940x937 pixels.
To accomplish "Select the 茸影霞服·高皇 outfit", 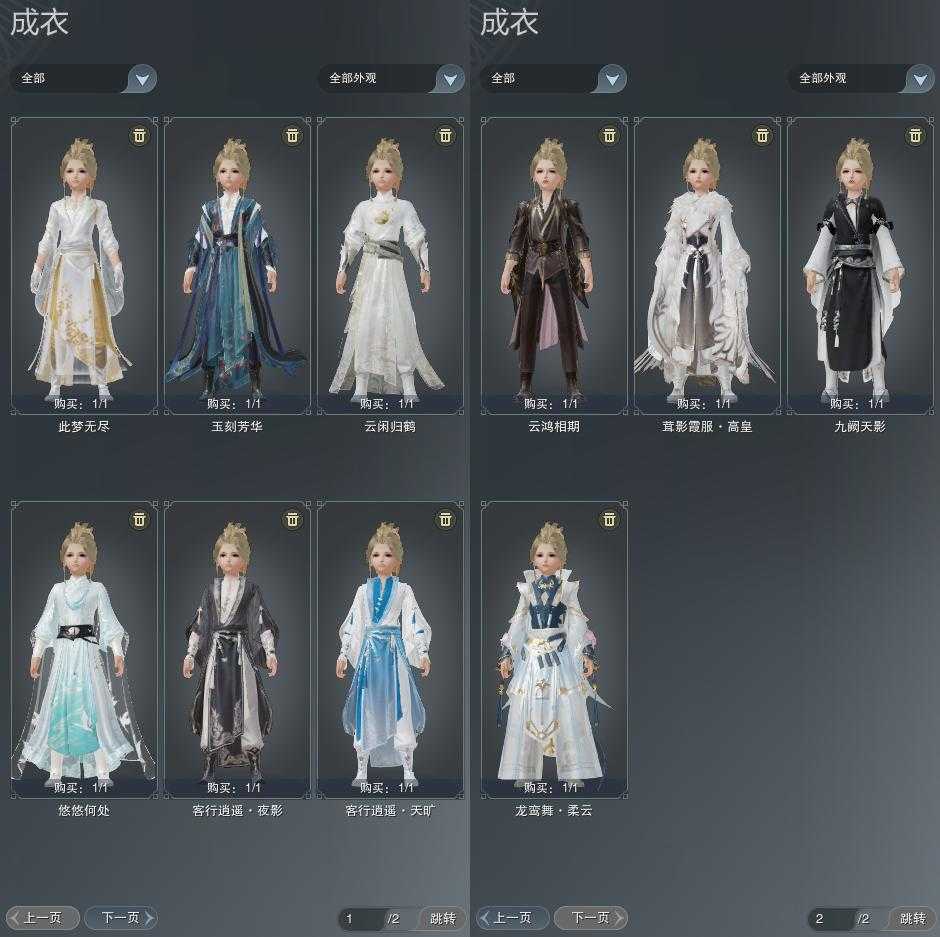I will [x=707, y=265].
